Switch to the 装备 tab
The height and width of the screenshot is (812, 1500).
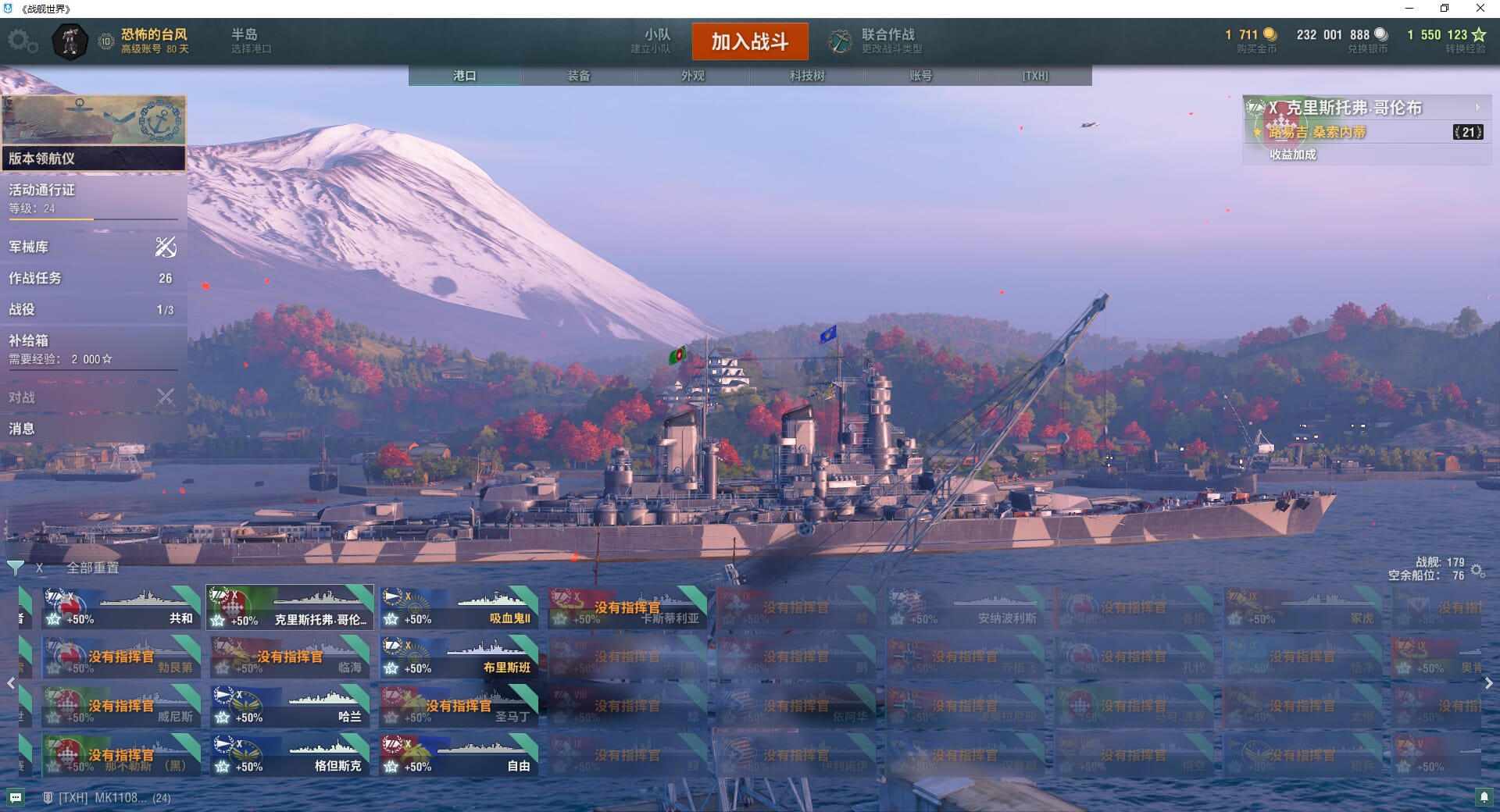coord(579,76)
